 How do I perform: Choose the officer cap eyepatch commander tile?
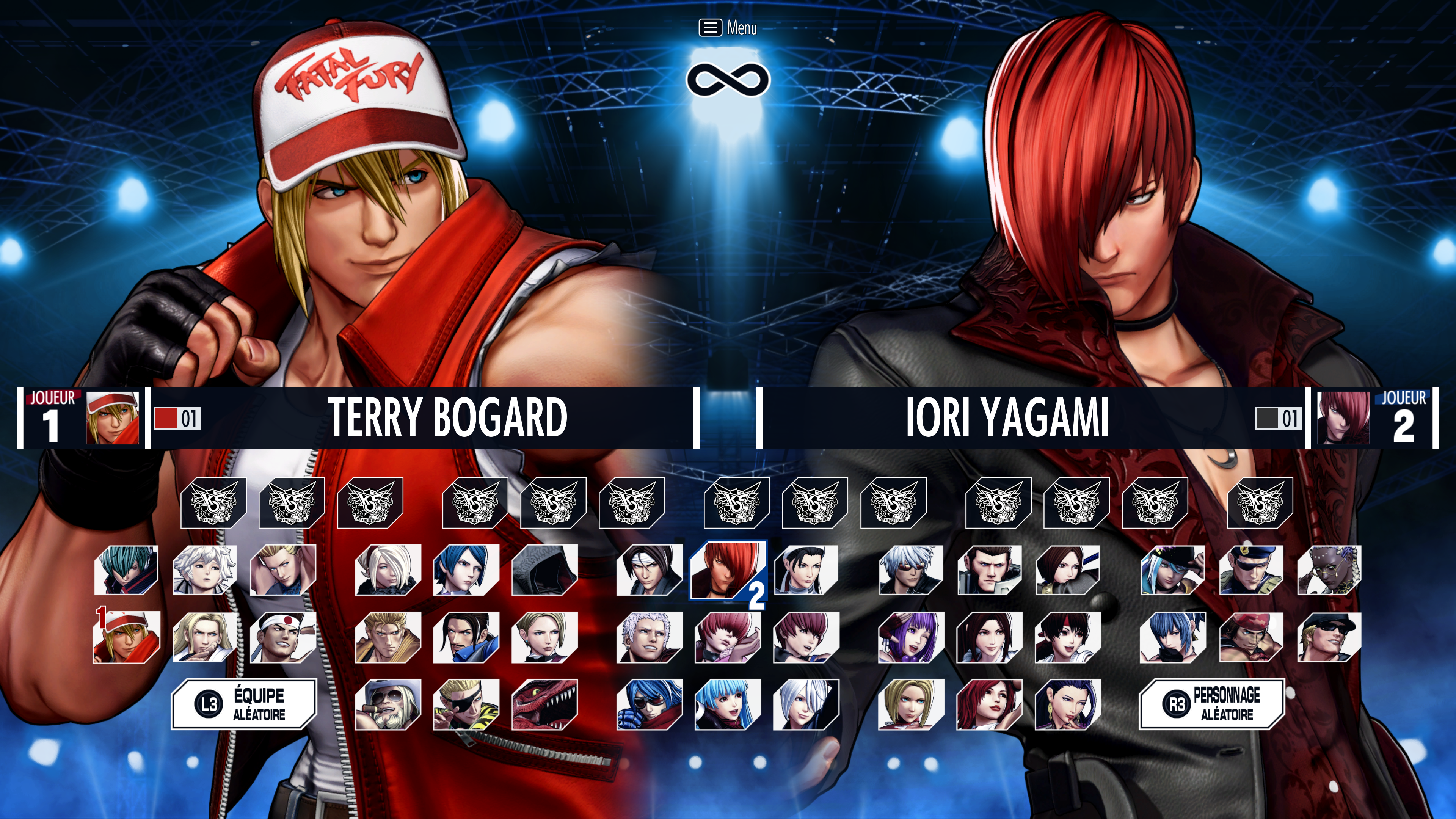click(x=1250, y=570)
